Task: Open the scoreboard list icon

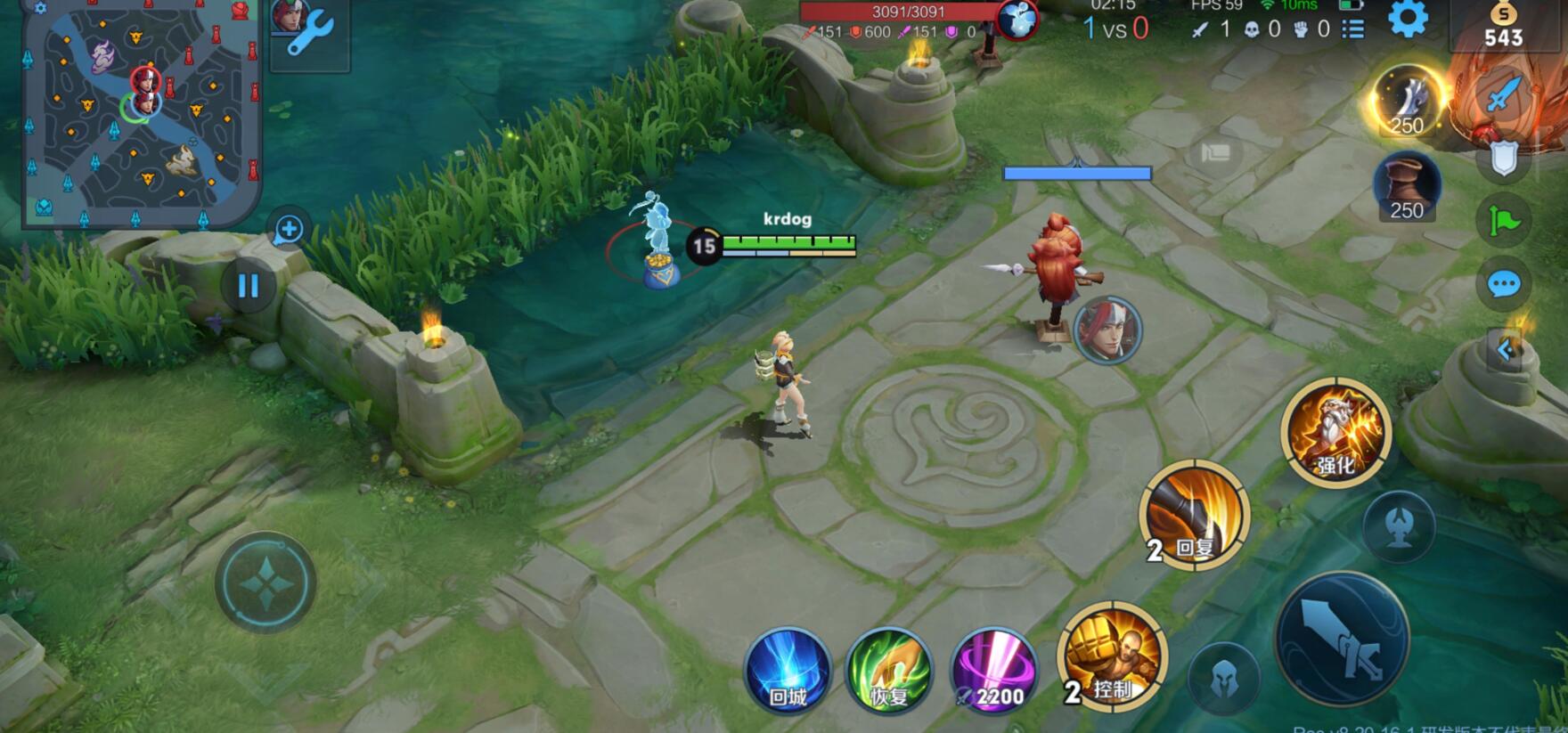Action: (1352, 29)
